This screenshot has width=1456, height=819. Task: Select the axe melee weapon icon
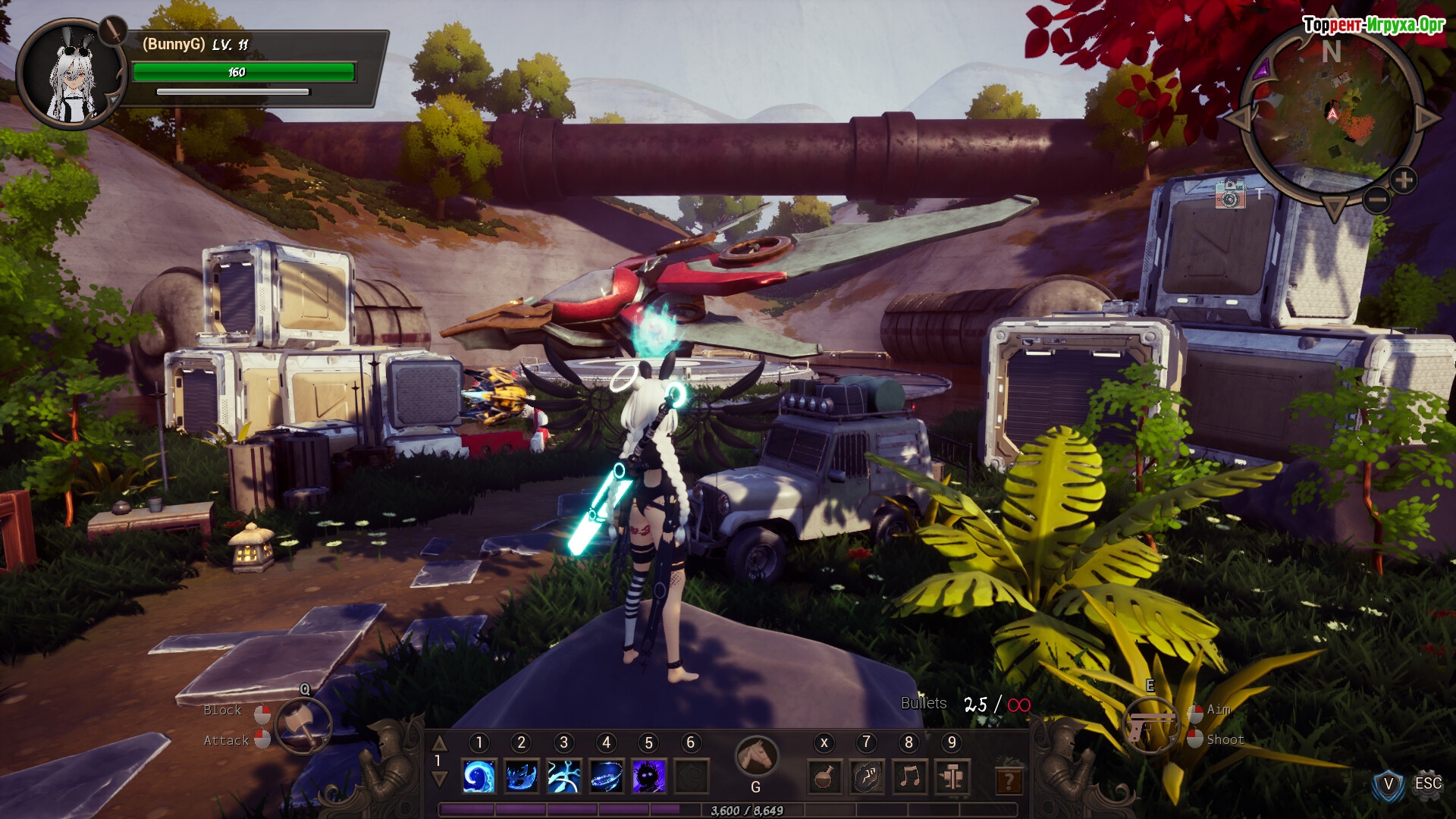303,726
